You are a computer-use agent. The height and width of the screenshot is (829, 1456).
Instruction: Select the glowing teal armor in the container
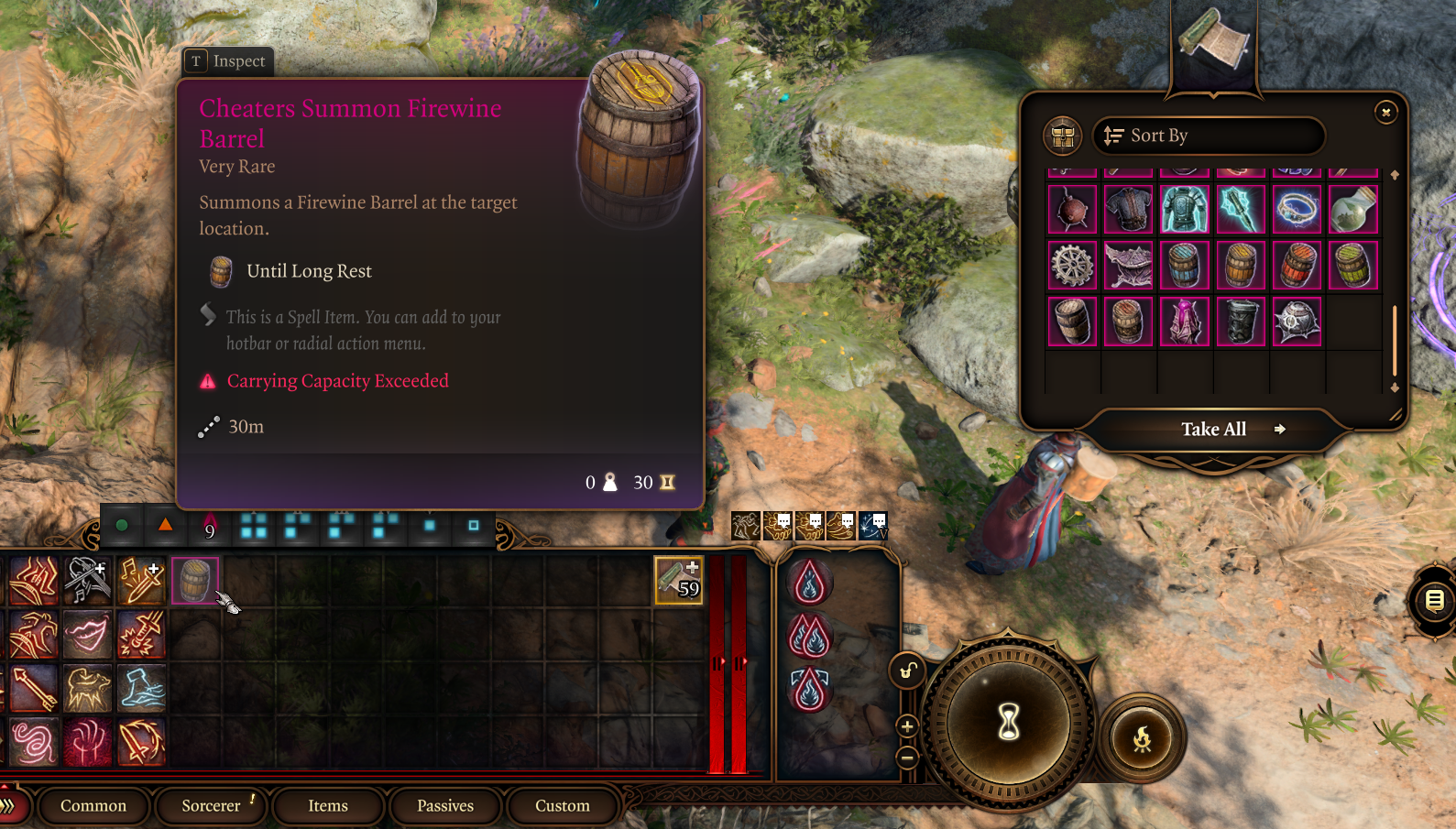pyautogui.click(x=1184, y=209)
